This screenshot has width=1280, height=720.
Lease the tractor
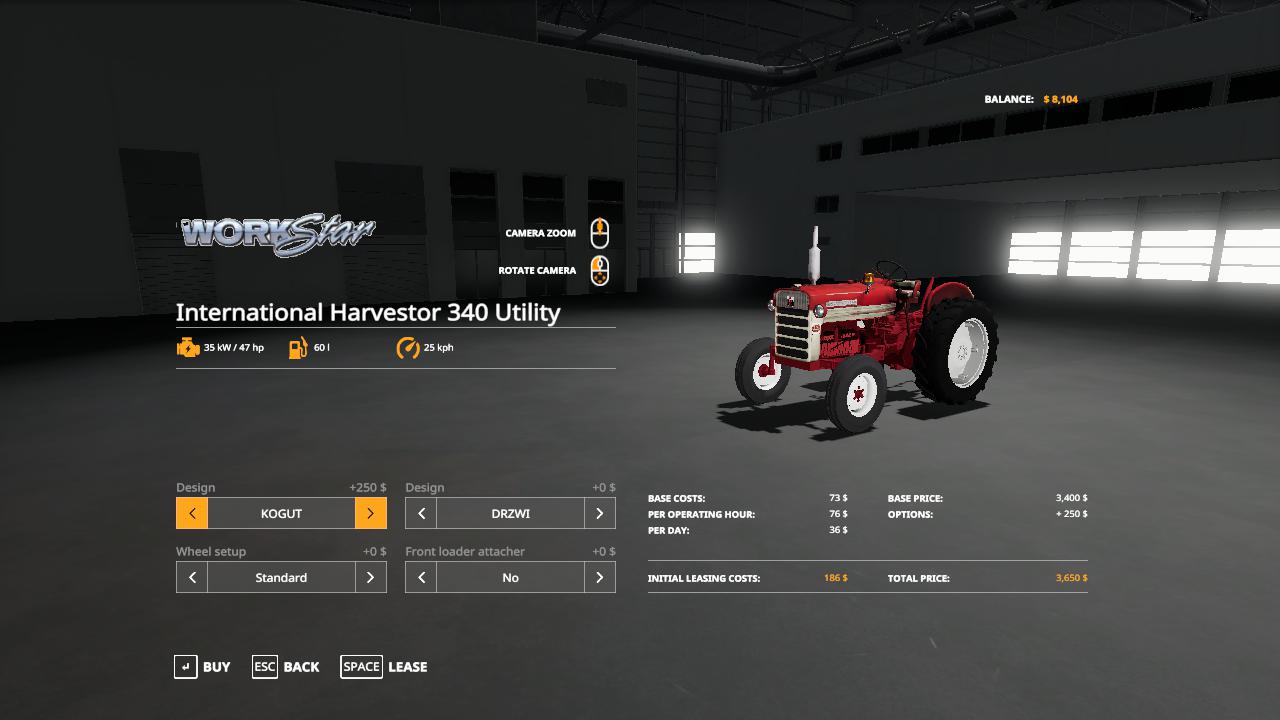pyautogui.click(x=384, y=667)
